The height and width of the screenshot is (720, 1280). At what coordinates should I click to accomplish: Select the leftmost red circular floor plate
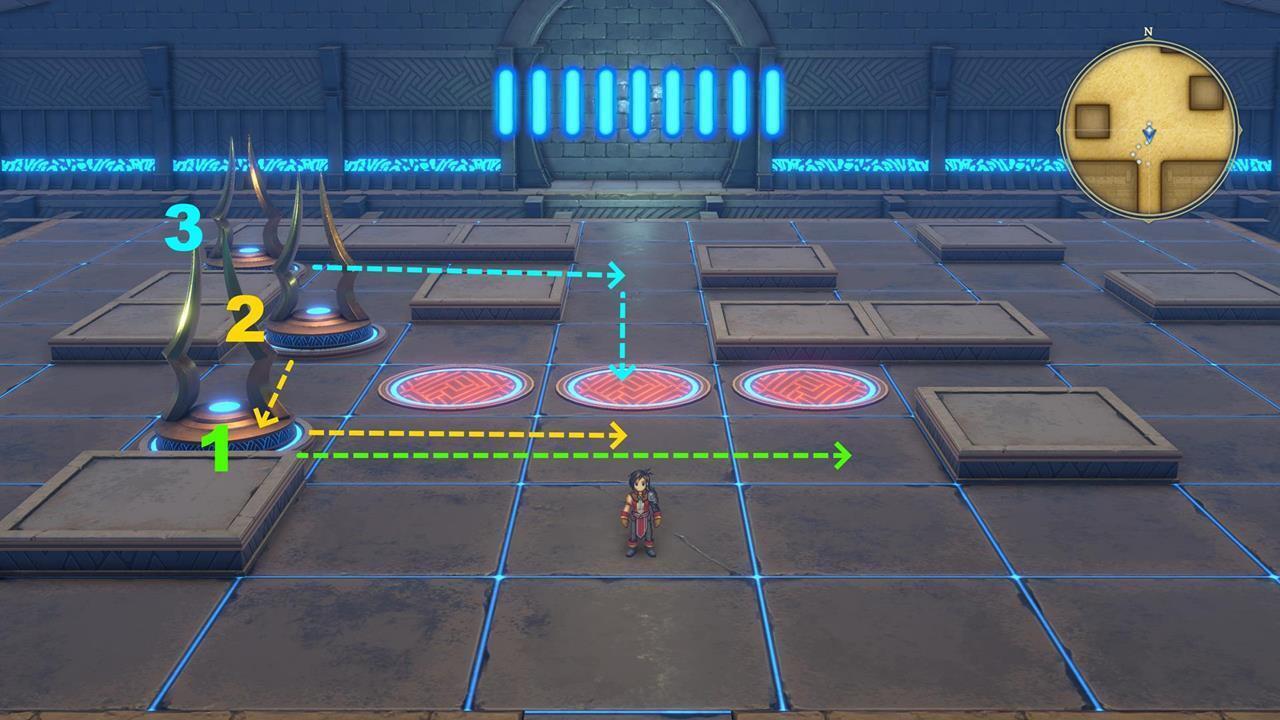(x=455, y=388)
